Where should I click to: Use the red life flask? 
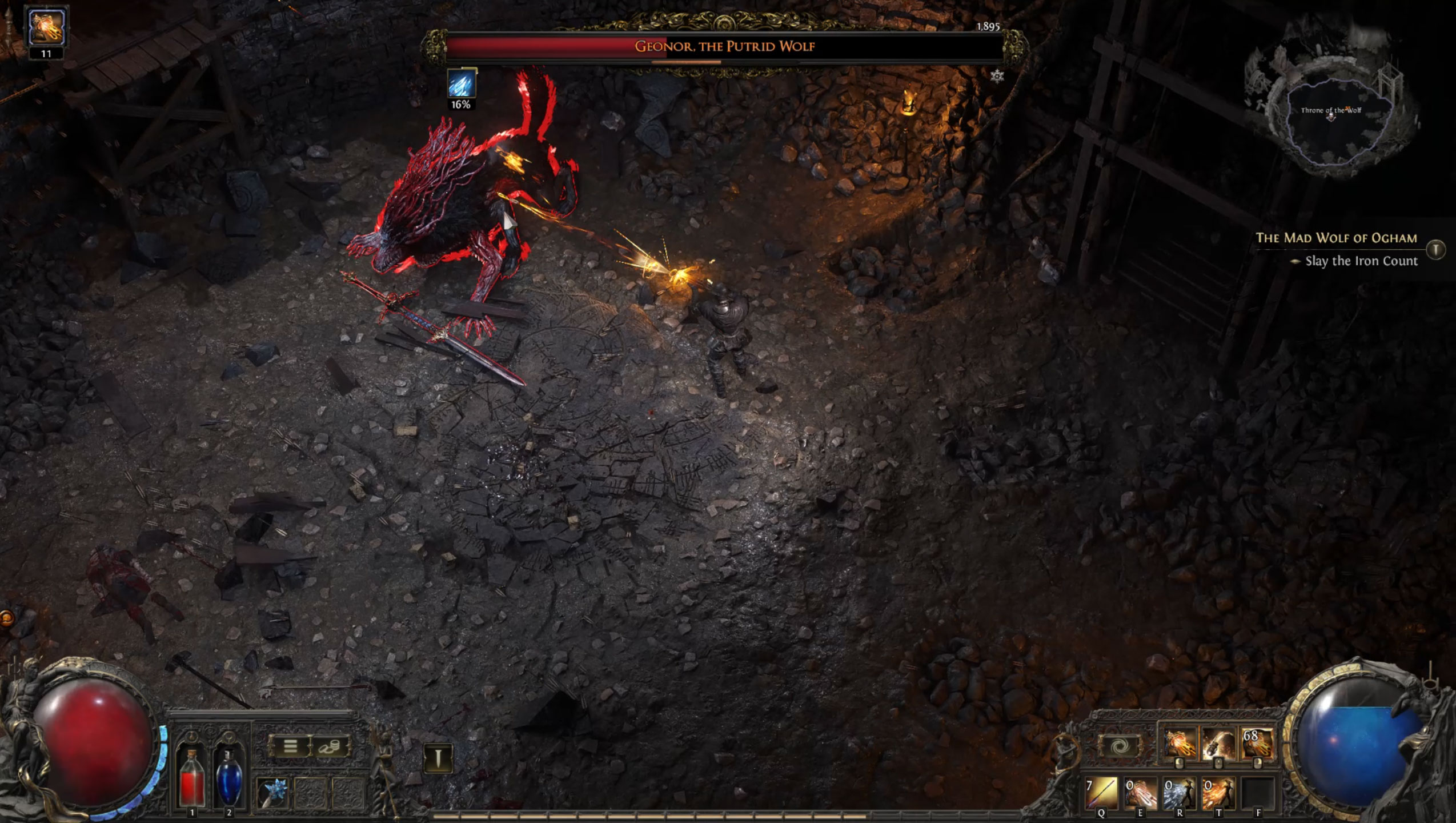pos(192,778)
